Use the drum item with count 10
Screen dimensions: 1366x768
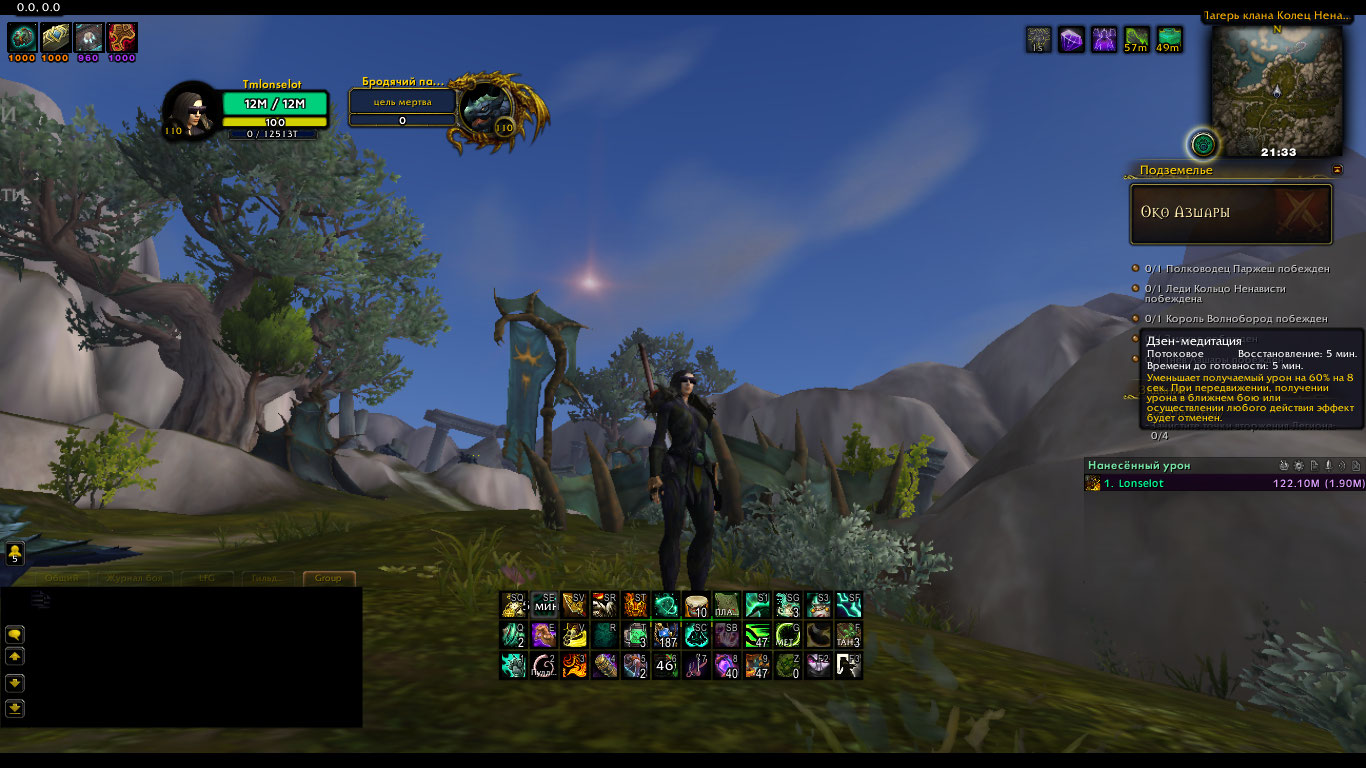pos(696,605)
